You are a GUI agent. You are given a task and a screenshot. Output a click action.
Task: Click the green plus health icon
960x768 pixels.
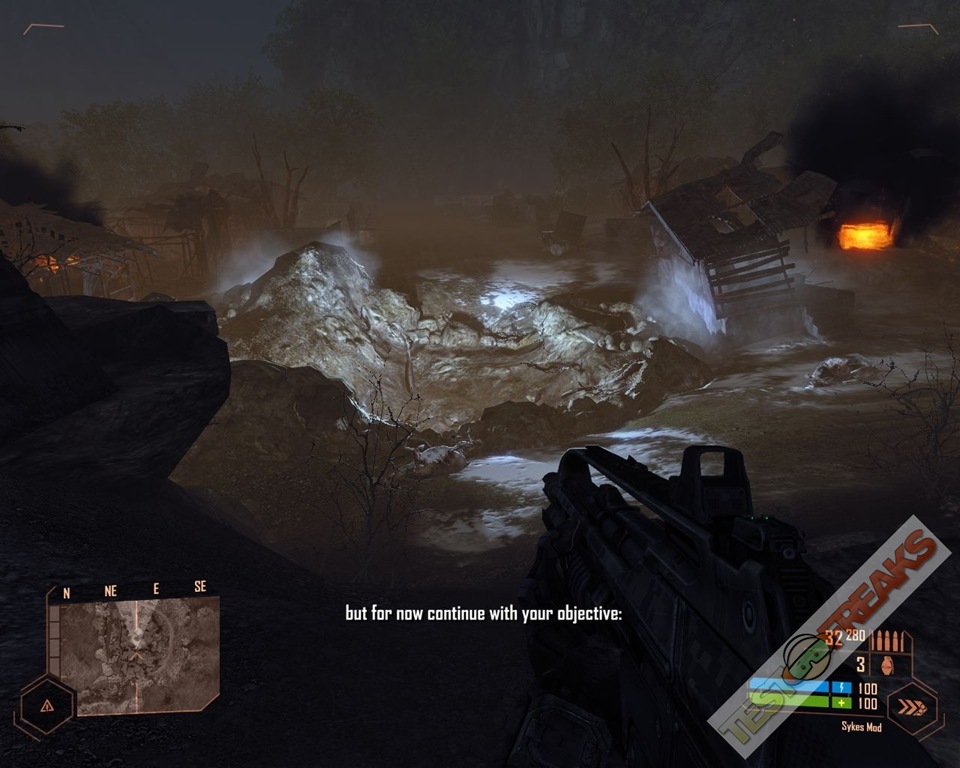[839, 703]
